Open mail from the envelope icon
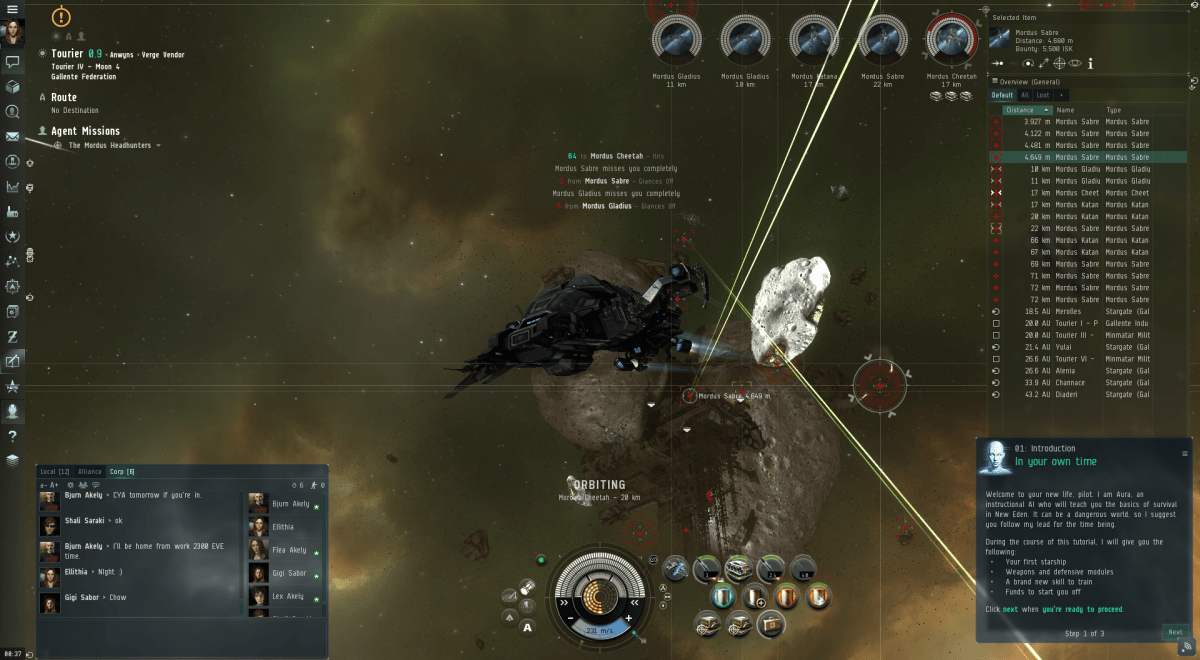The height and width of the screenshot is (660, 1200). click(x=13, y=136)
